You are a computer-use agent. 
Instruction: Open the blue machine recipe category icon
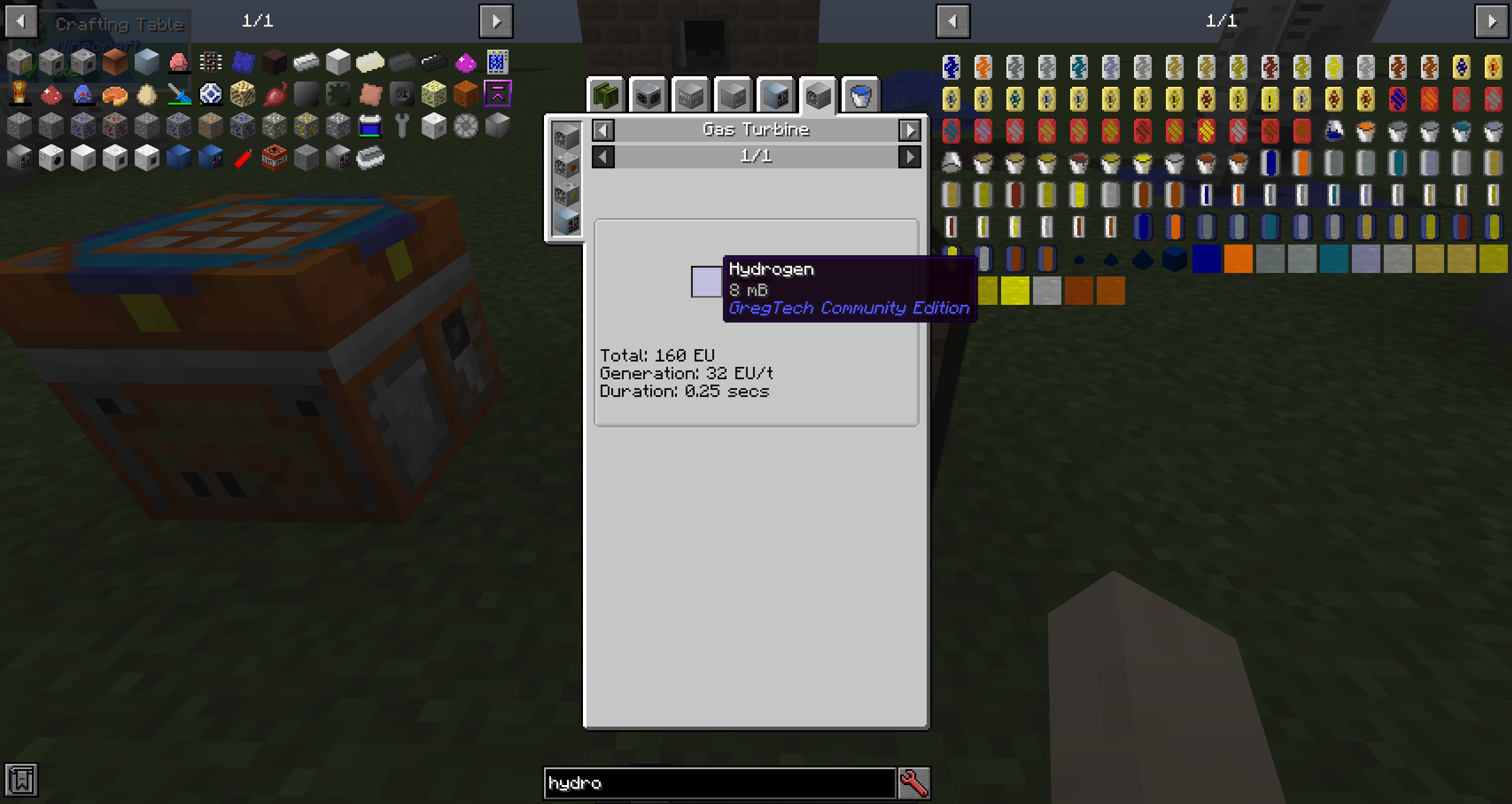point(775,95)
